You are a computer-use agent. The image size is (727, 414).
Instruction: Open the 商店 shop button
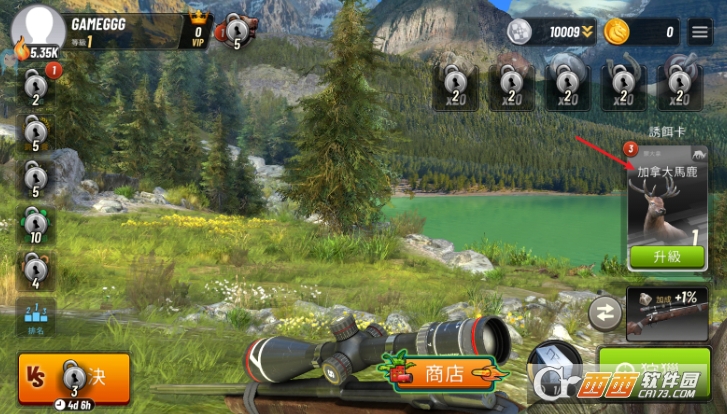point(440,373)
